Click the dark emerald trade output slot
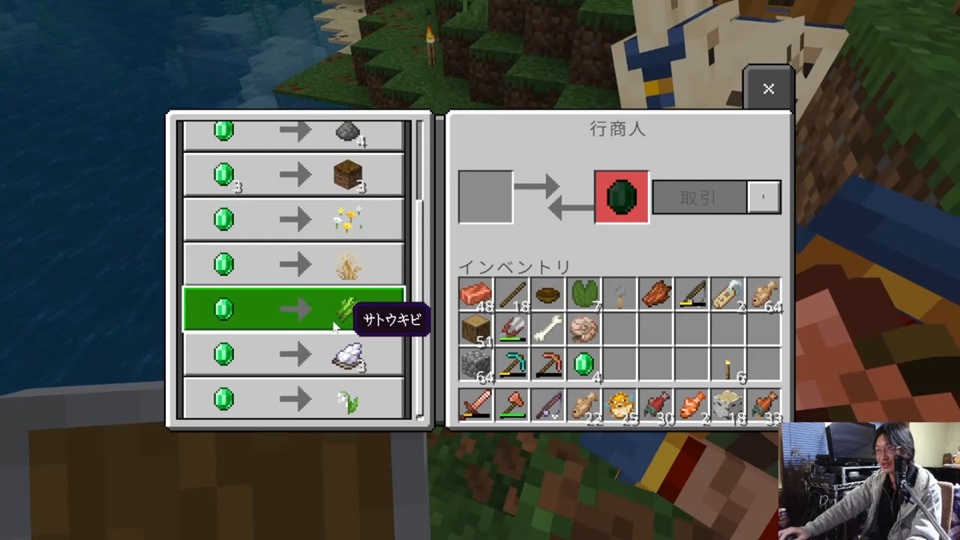The height and width of the screenshot is (540, 960). [621, 197]
